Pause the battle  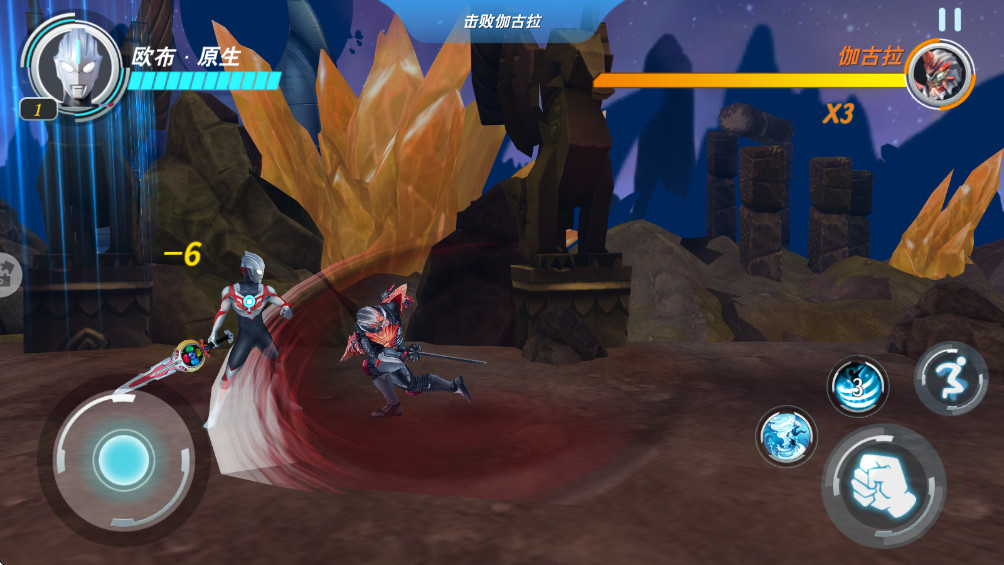click(949, 19)
